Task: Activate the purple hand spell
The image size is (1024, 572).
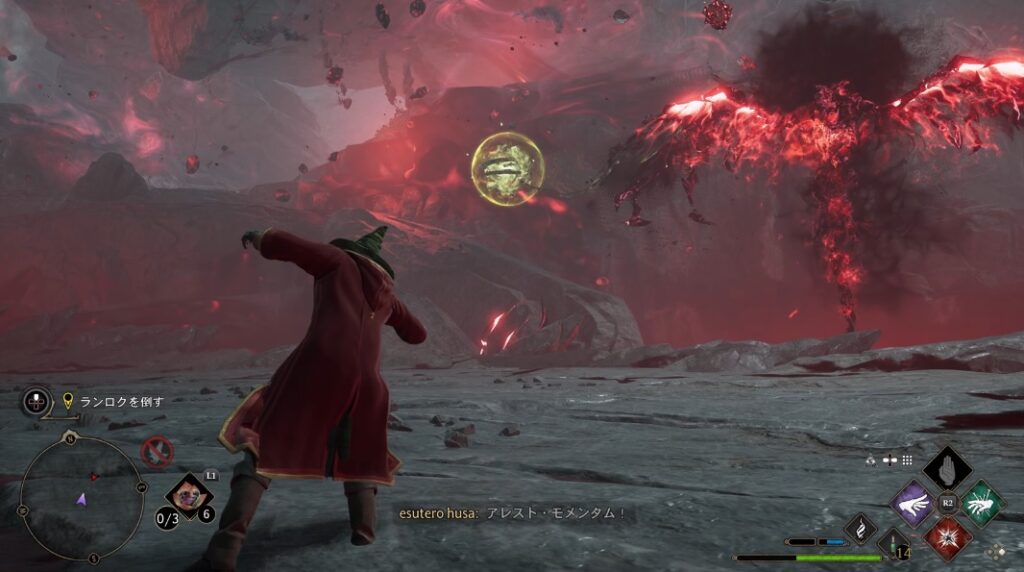Action: pos(912,502)
